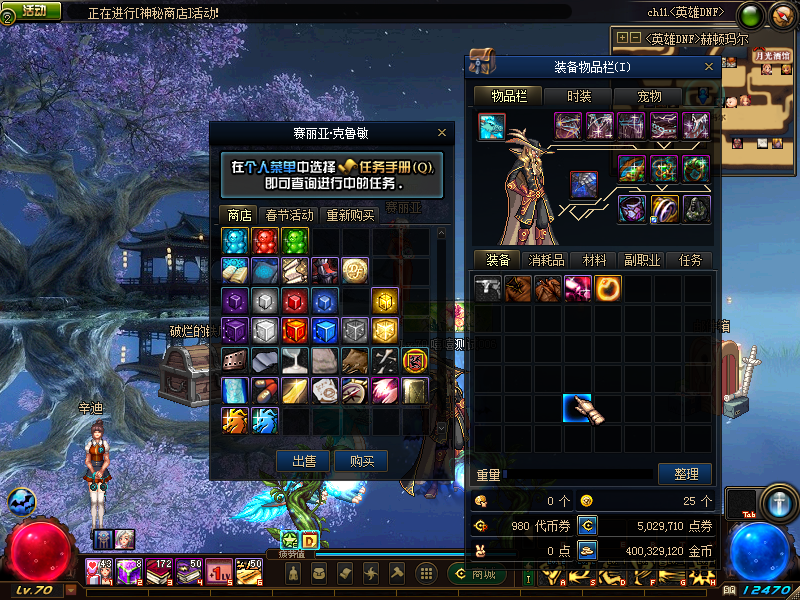Switch to the 春节活动 shop tab
The image size is (800, 600).
[x=289, y=215]
